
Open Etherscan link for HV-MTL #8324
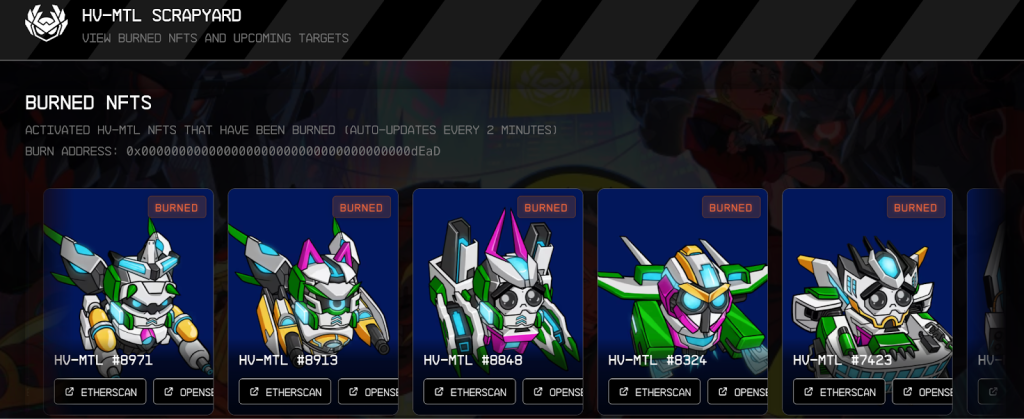(654, 392)
